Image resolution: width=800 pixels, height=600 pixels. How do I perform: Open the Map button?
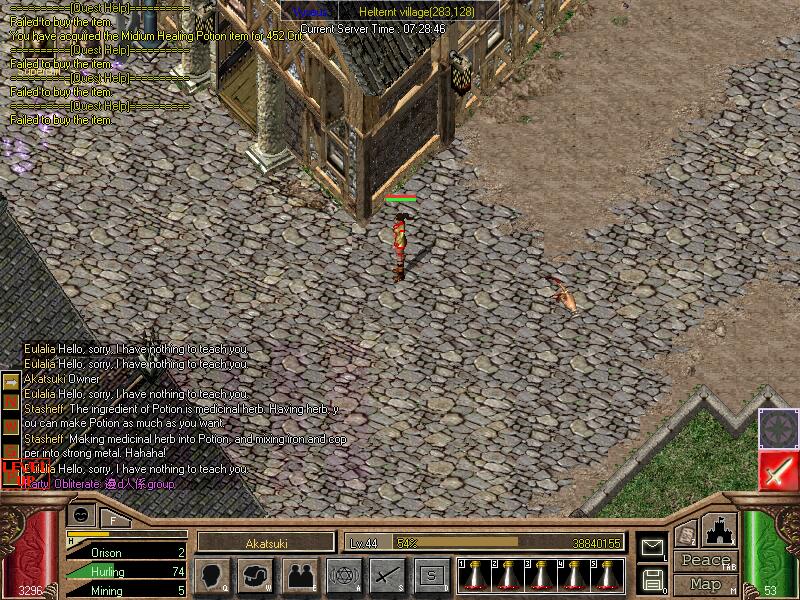[x=705, y=584]
